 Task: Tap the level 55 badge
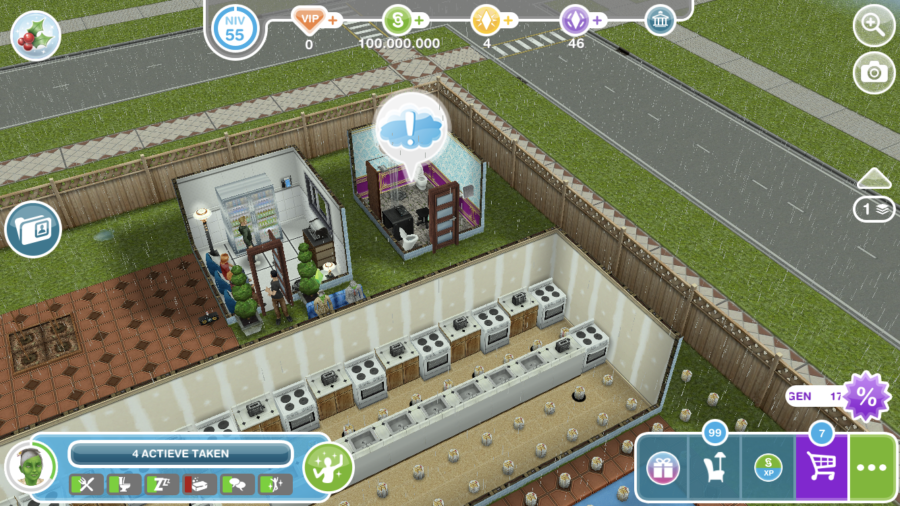coord(235,28)
